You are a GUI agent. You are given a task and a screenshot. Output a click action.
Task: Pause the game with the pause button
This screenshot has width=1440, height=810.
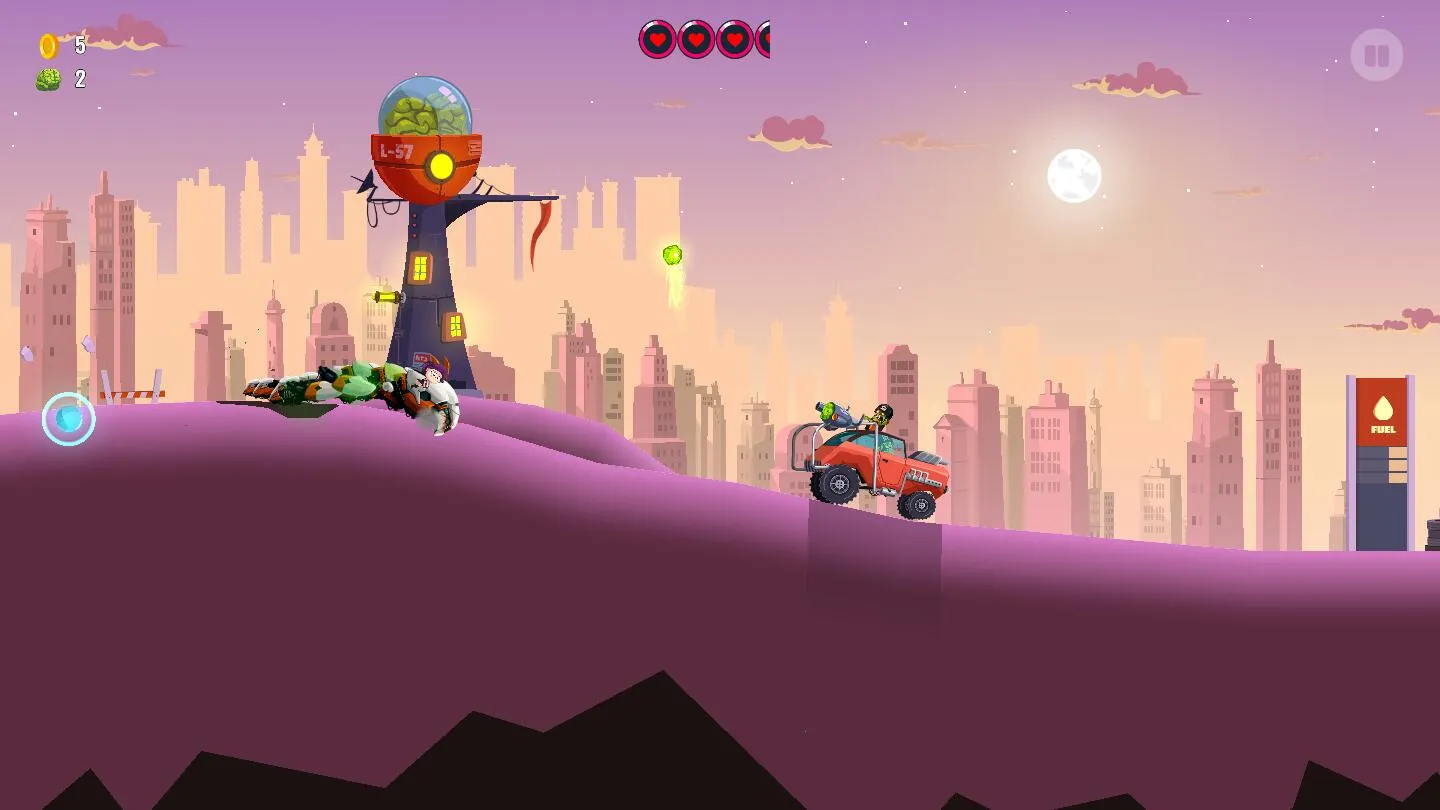[x=1376, y=55]
